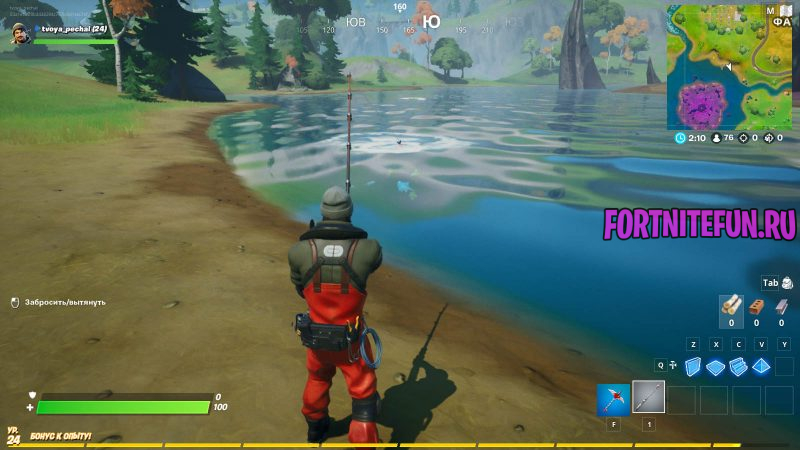Choose the floor building piece
Screen dimensions: 800x450
point(715,367)
